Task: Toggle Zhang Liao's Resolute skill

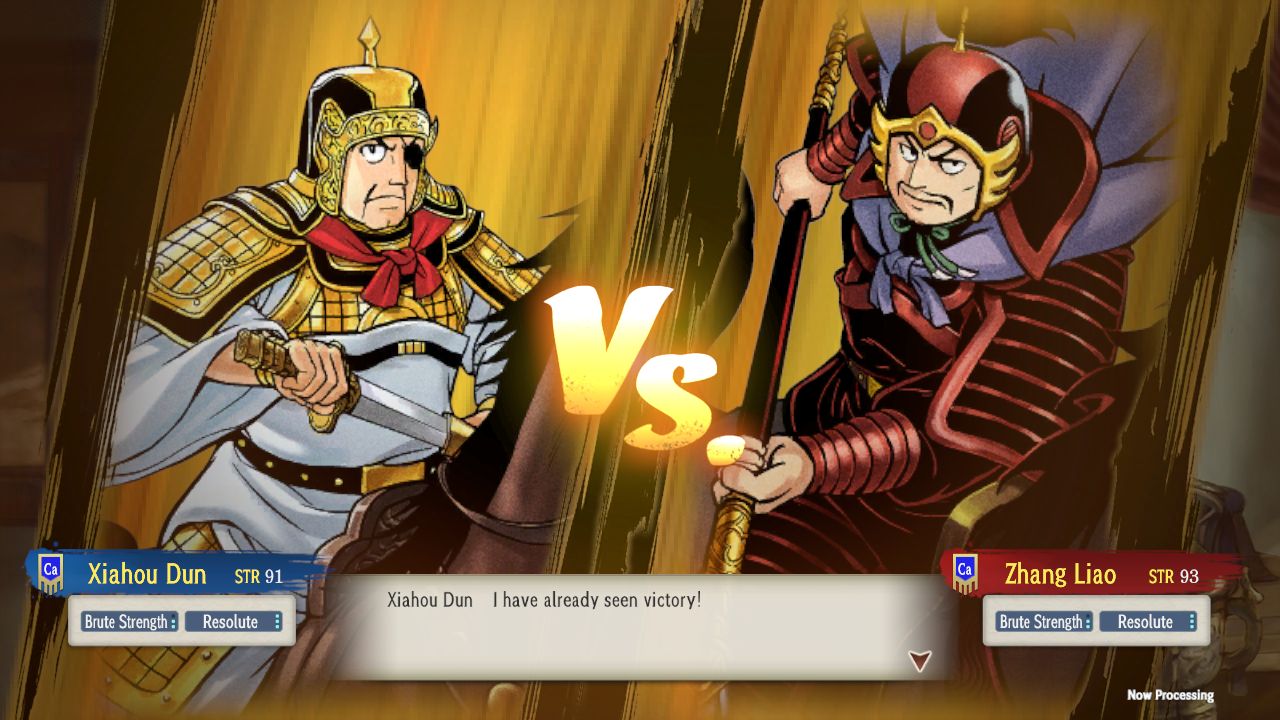Action: pyautogui.click(x=1147, y=621)
